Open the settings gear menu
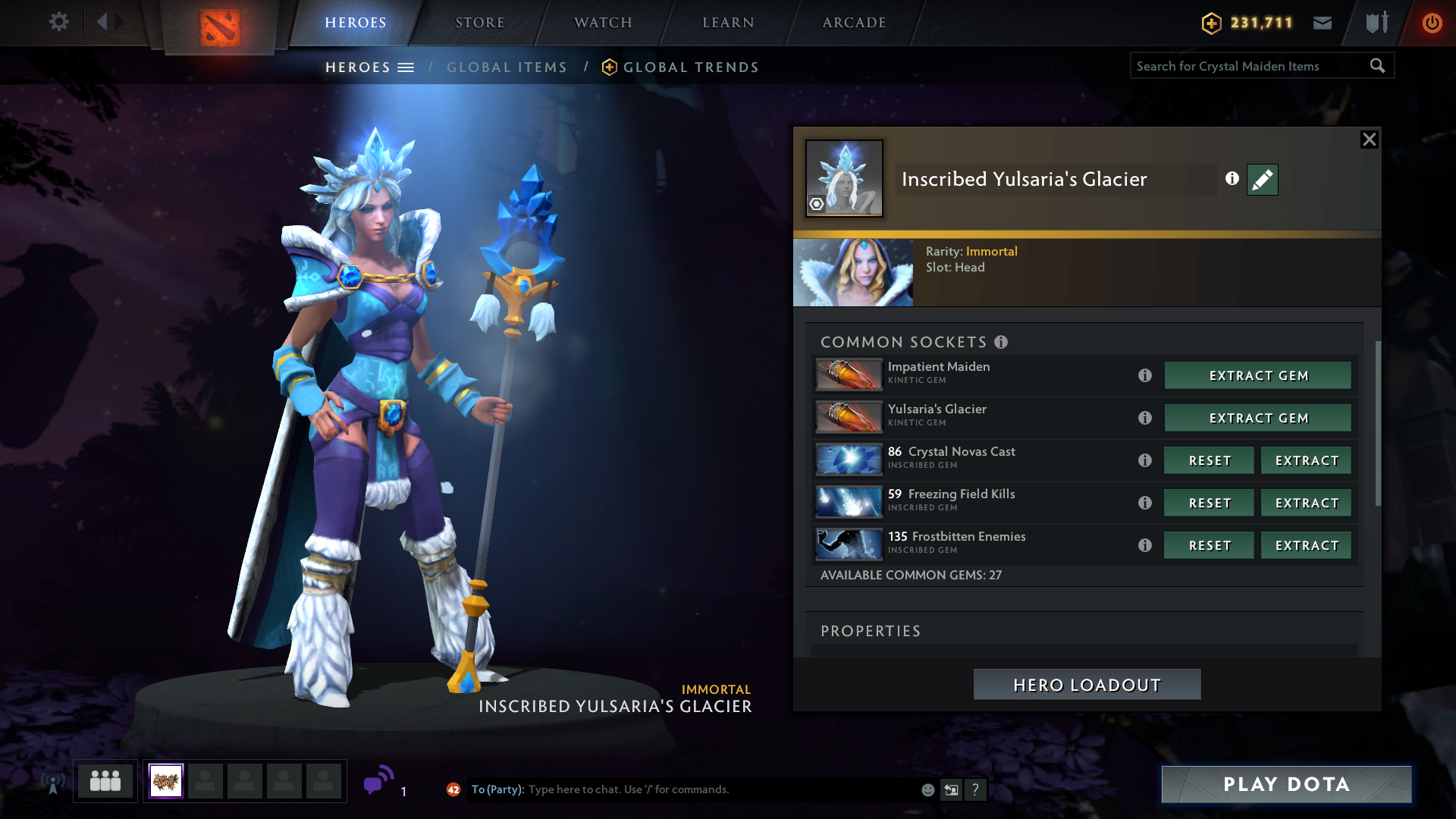The width and height of the screenshot is (1456, 819). 58,22
